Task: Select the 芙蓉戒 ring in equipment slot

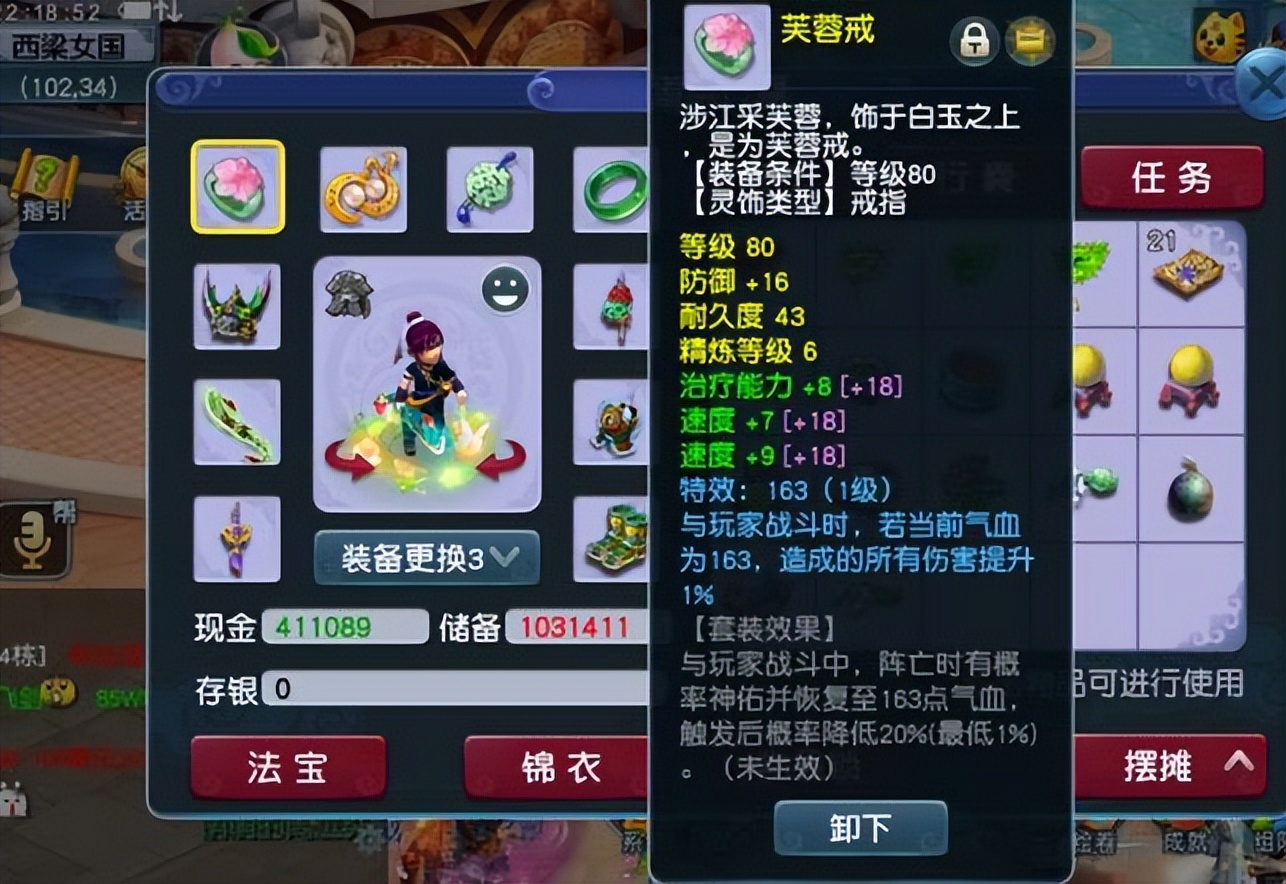Action: click(236, 187)
